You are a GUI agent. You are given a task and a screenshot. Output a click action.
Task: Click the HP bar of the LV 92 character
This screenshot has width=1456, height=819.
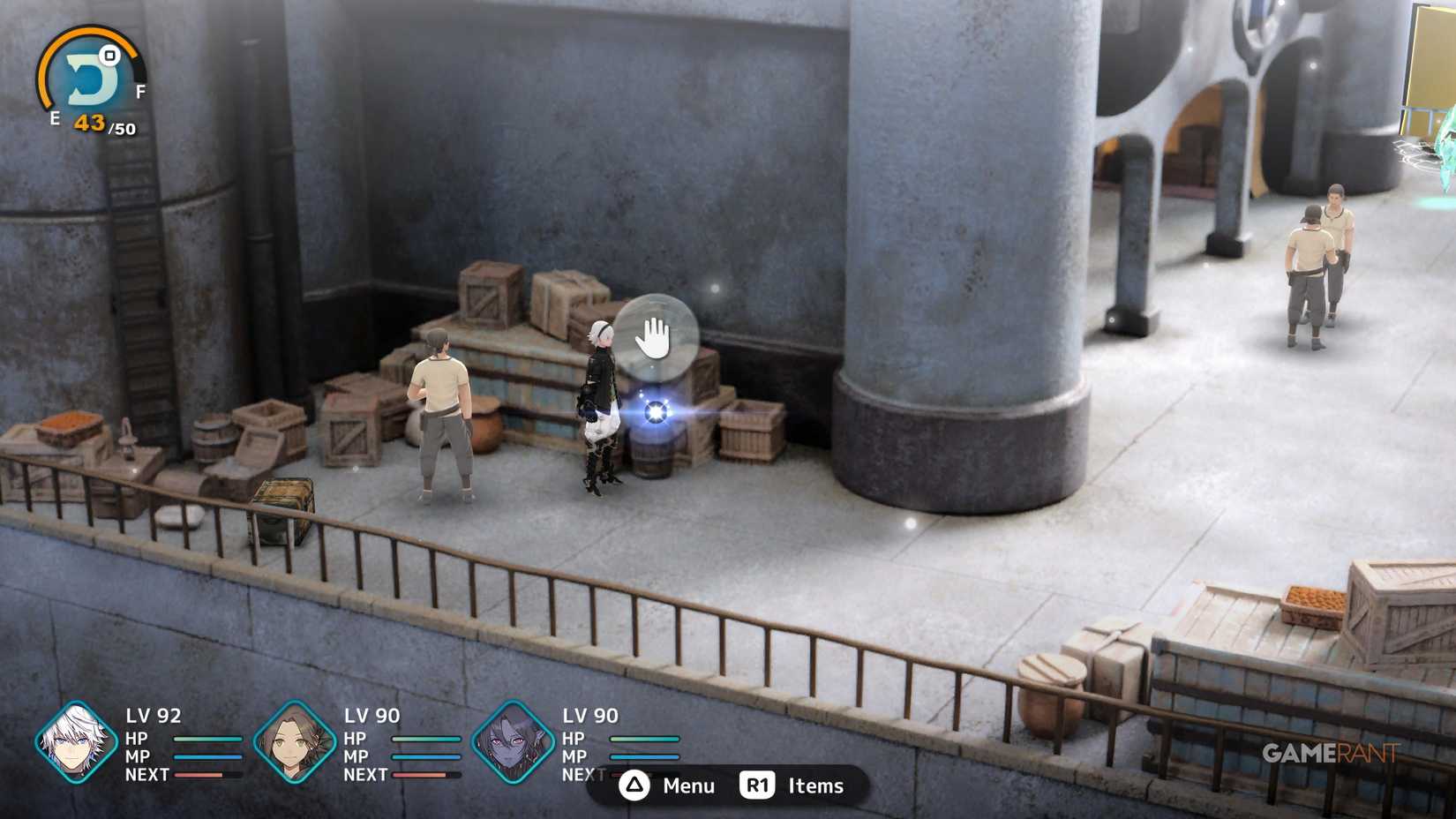[x=207, y=740]
